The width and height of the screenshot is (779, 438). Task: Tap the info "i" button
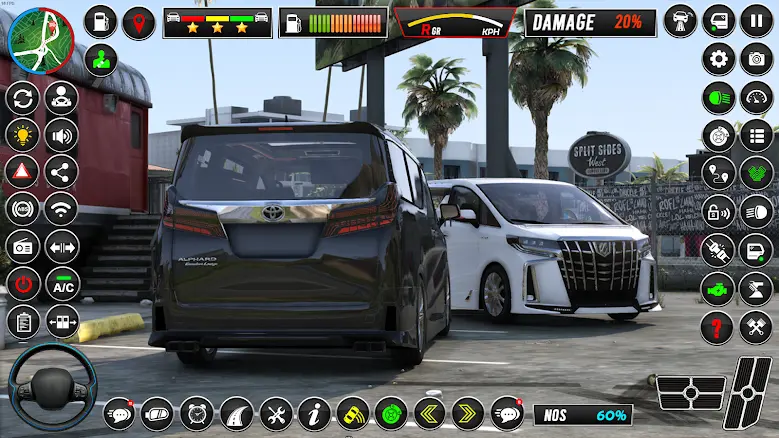pyautogui.click(x=315, y=413)
